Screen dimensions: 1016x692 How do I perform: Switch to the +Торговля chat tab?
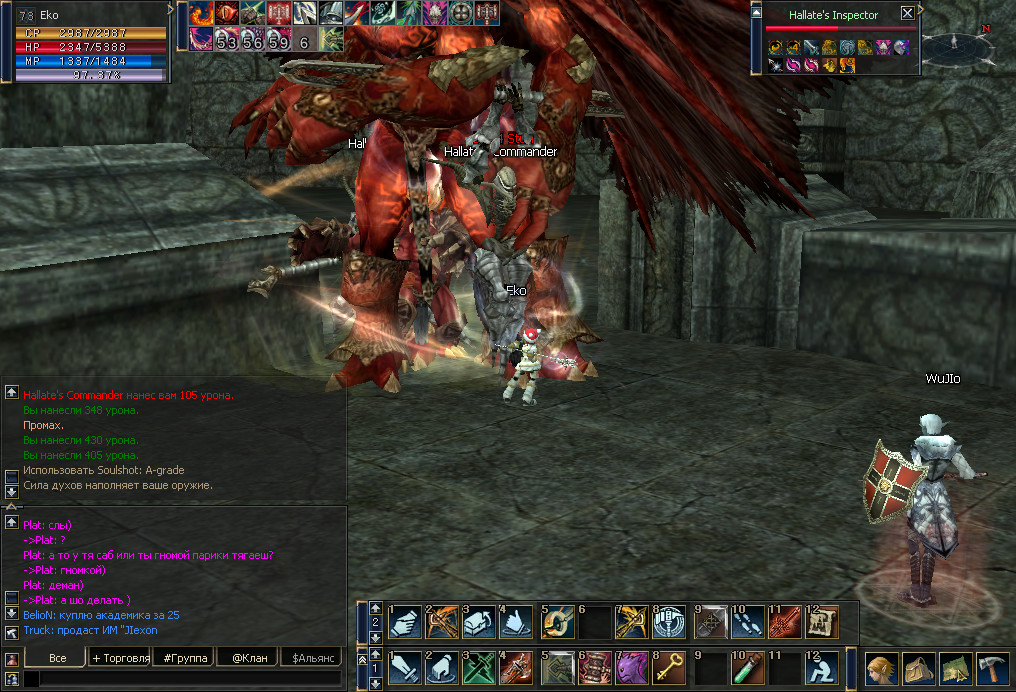(120, 657)
